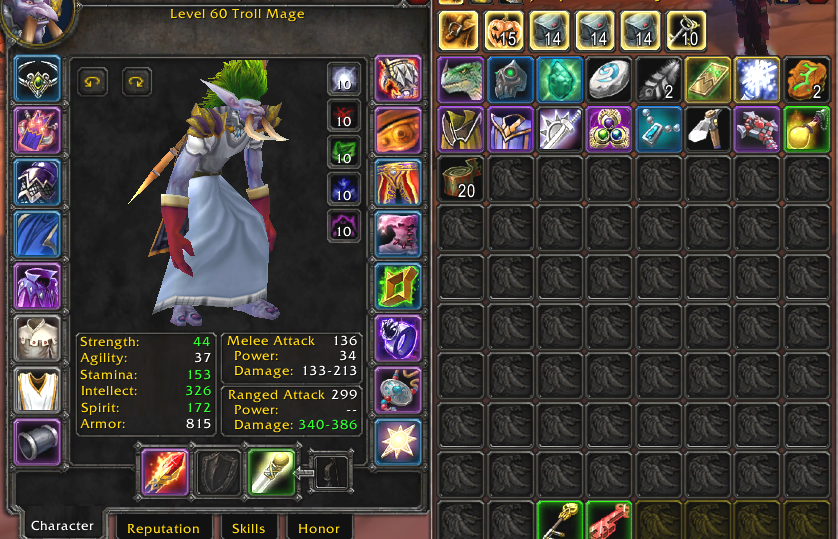Choose the yellow potion flask item
838x539 pixels.
tap(807, 129)
